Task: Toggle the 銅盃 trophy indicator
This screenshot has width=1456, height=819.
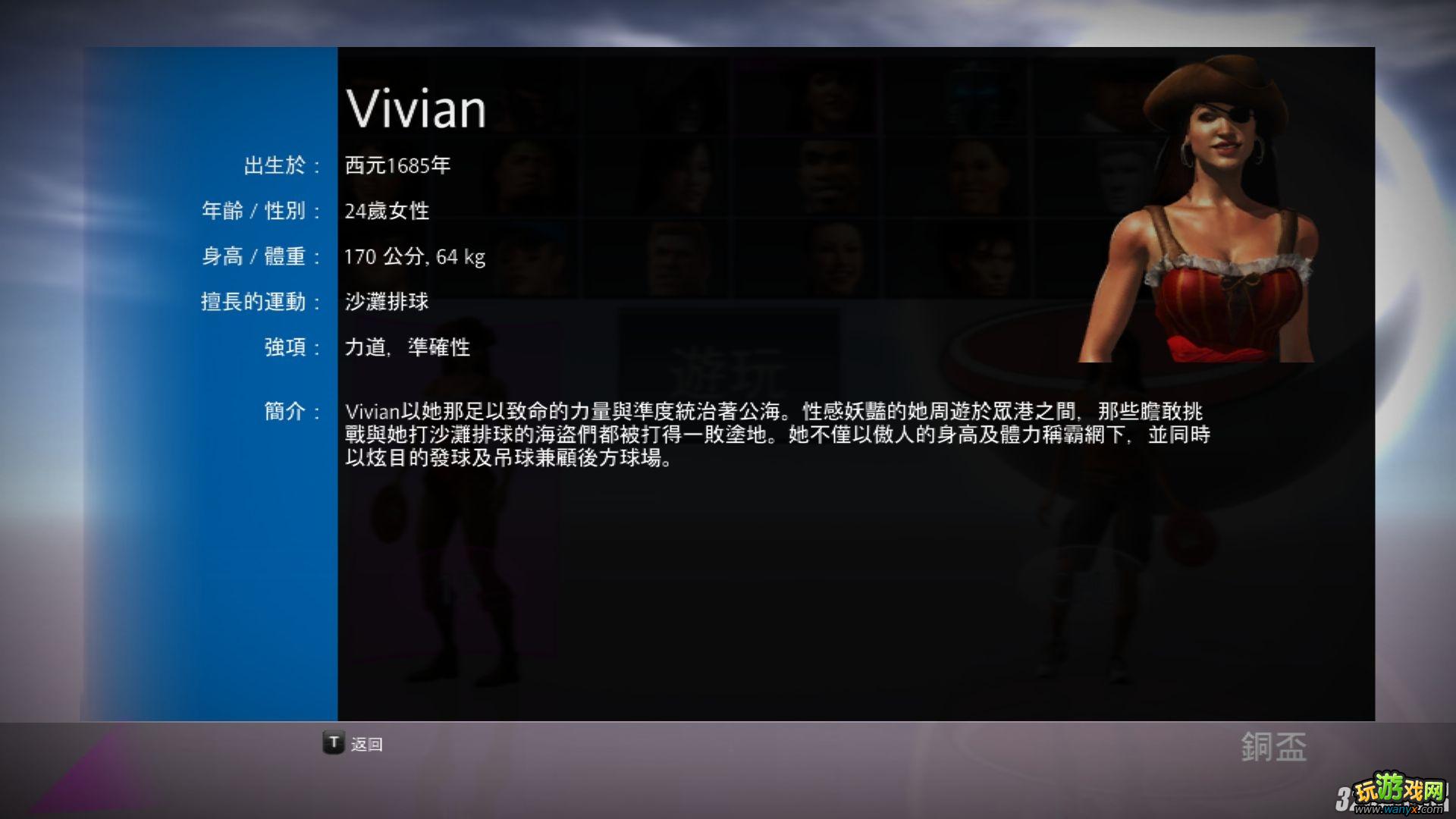Action: click(x=1274, y=747)
